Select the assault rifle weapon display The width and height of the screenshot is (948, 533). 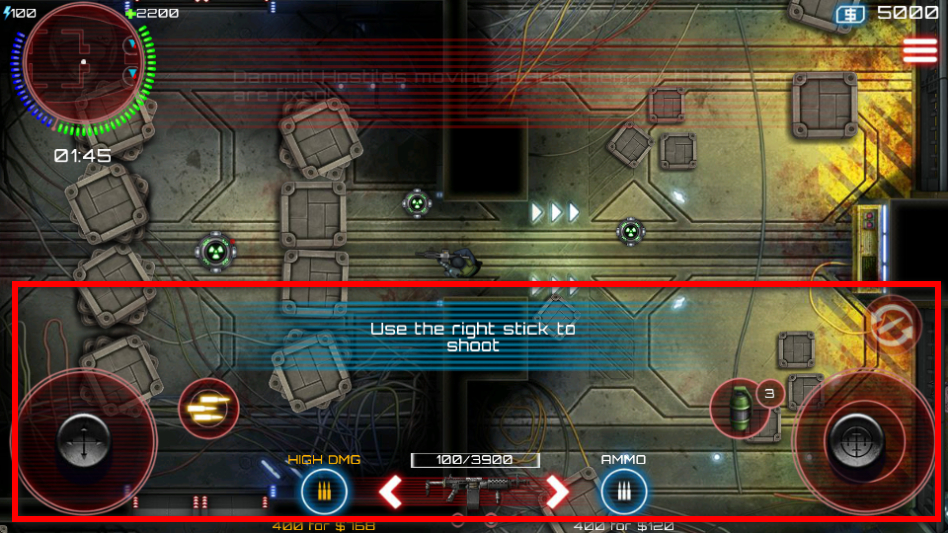[x=473, y=491]
